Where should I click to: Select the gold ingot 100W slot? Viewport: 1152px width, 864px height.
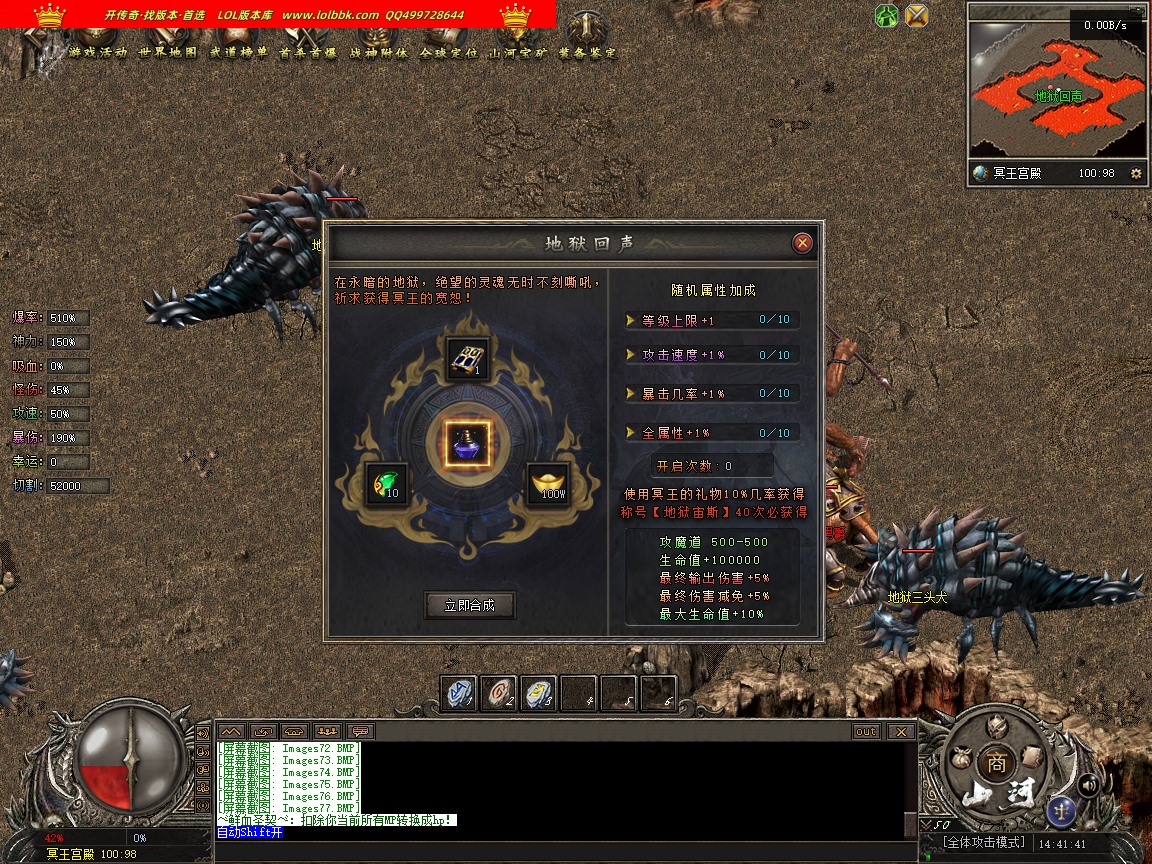point(548,484)
